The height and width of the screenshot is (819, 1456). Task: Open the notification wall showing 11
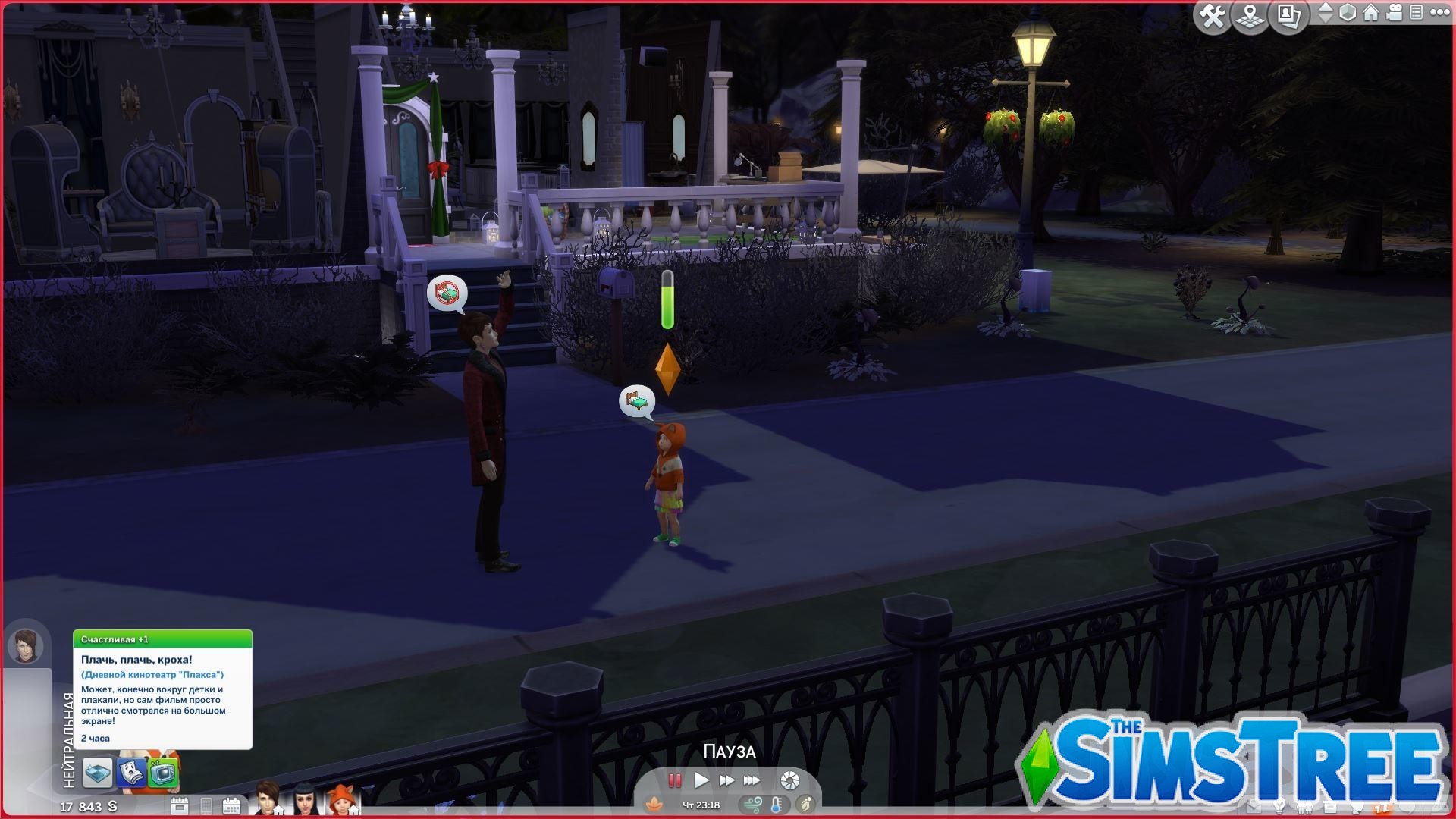point(1382,807)
